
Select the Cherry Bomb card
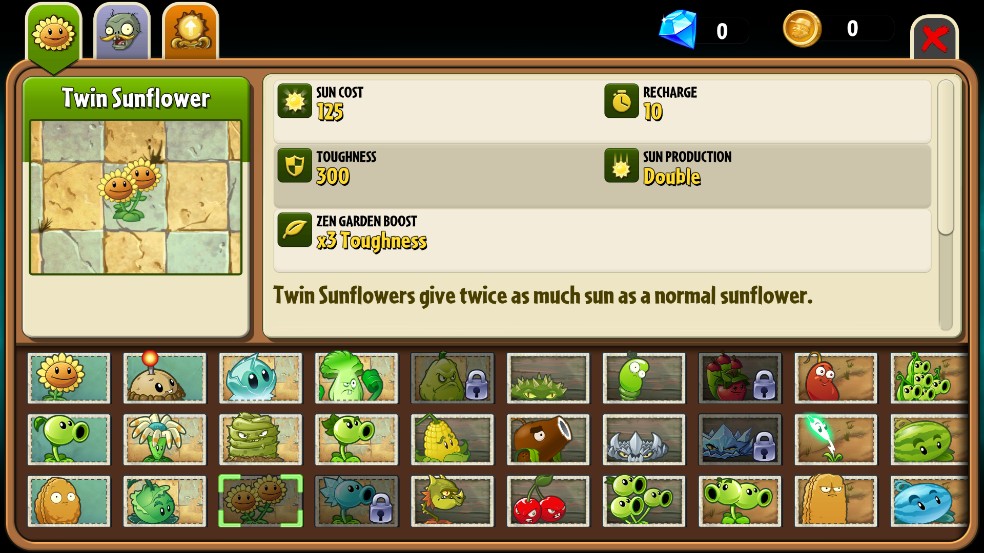[x=548, y=501]
